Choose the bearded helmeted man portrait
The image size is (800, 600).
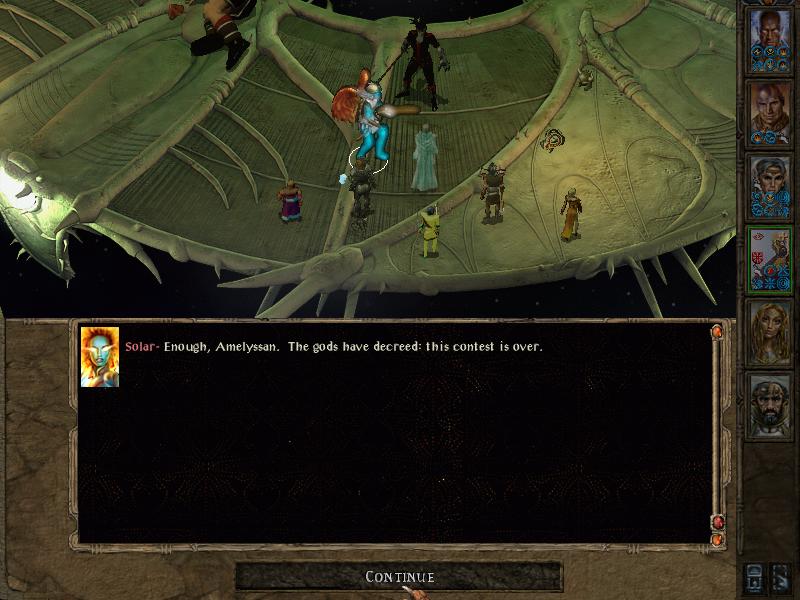click(770, 405)
